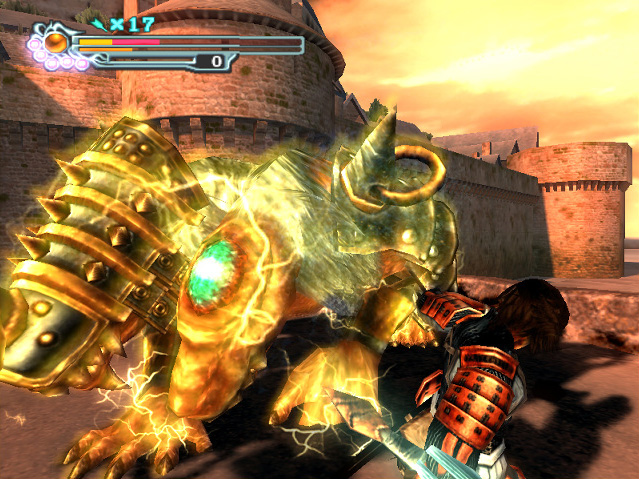Select the arrow ammo icon
The height and width of the screenshot is (479, 639).
(x=98, y=22)
